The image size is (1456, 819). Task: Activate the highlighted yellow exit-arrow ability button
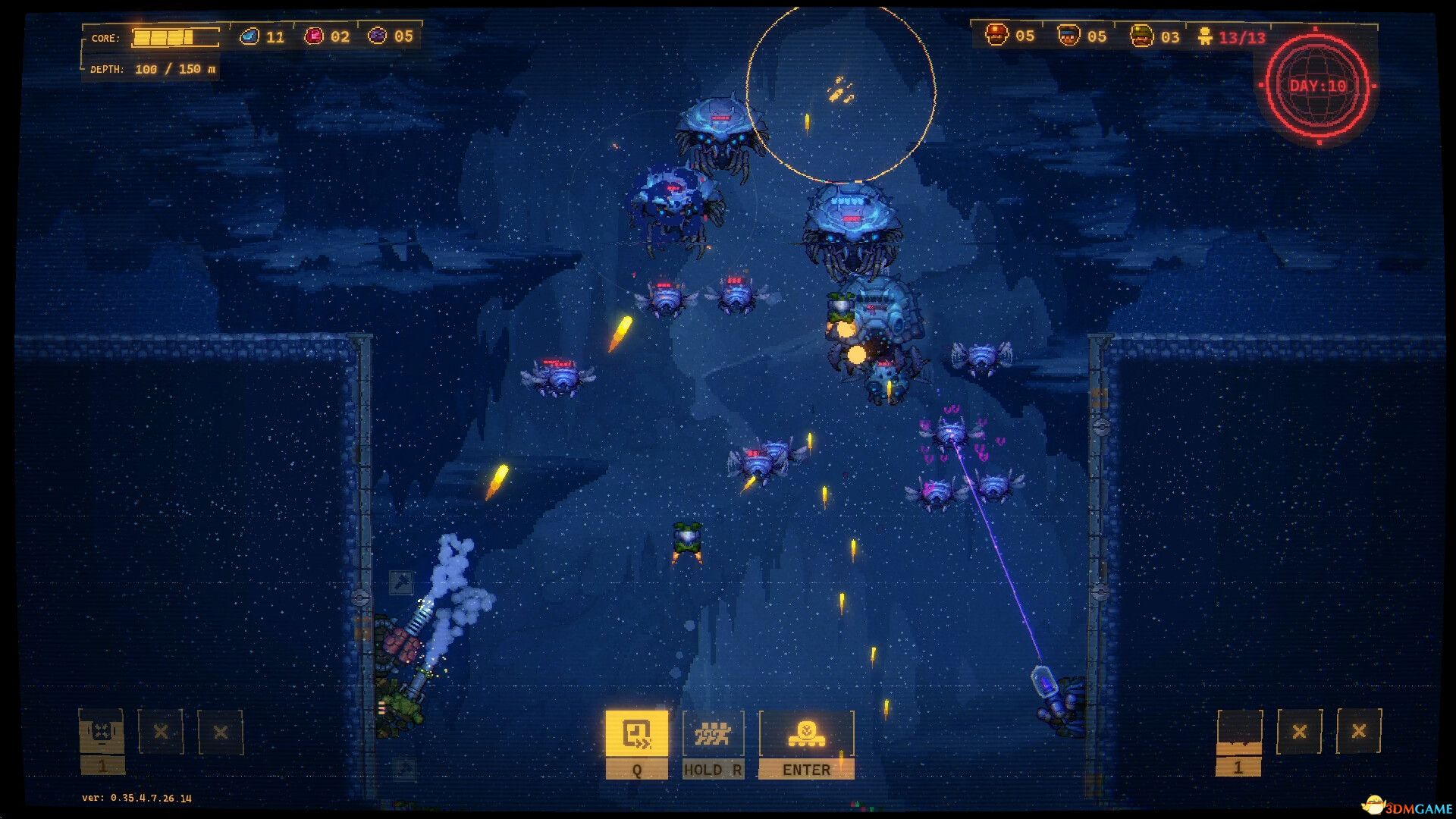click(636, 733)
